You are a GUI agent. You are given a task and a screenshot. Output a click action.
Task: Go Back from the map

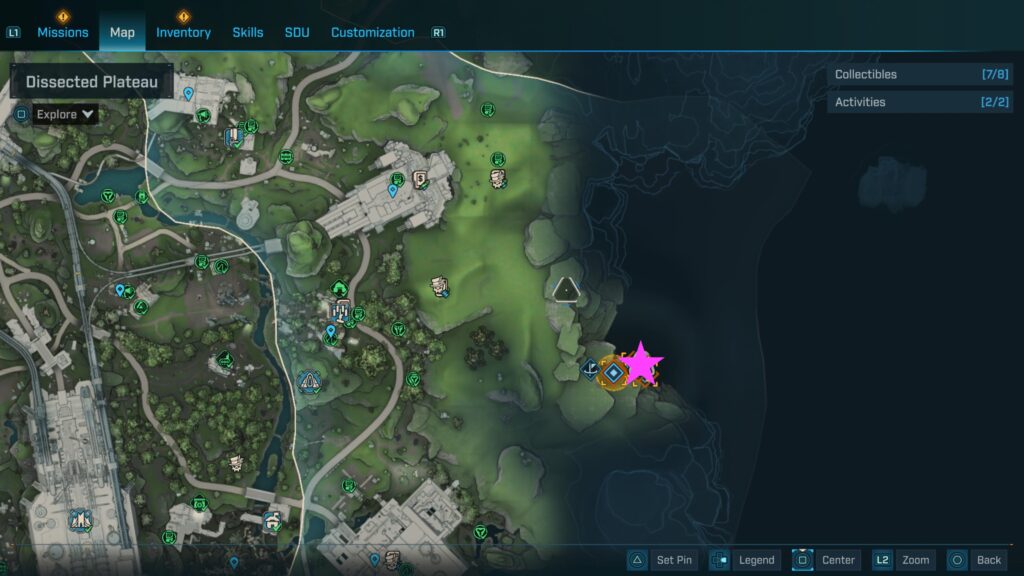[x=976, y=560]
